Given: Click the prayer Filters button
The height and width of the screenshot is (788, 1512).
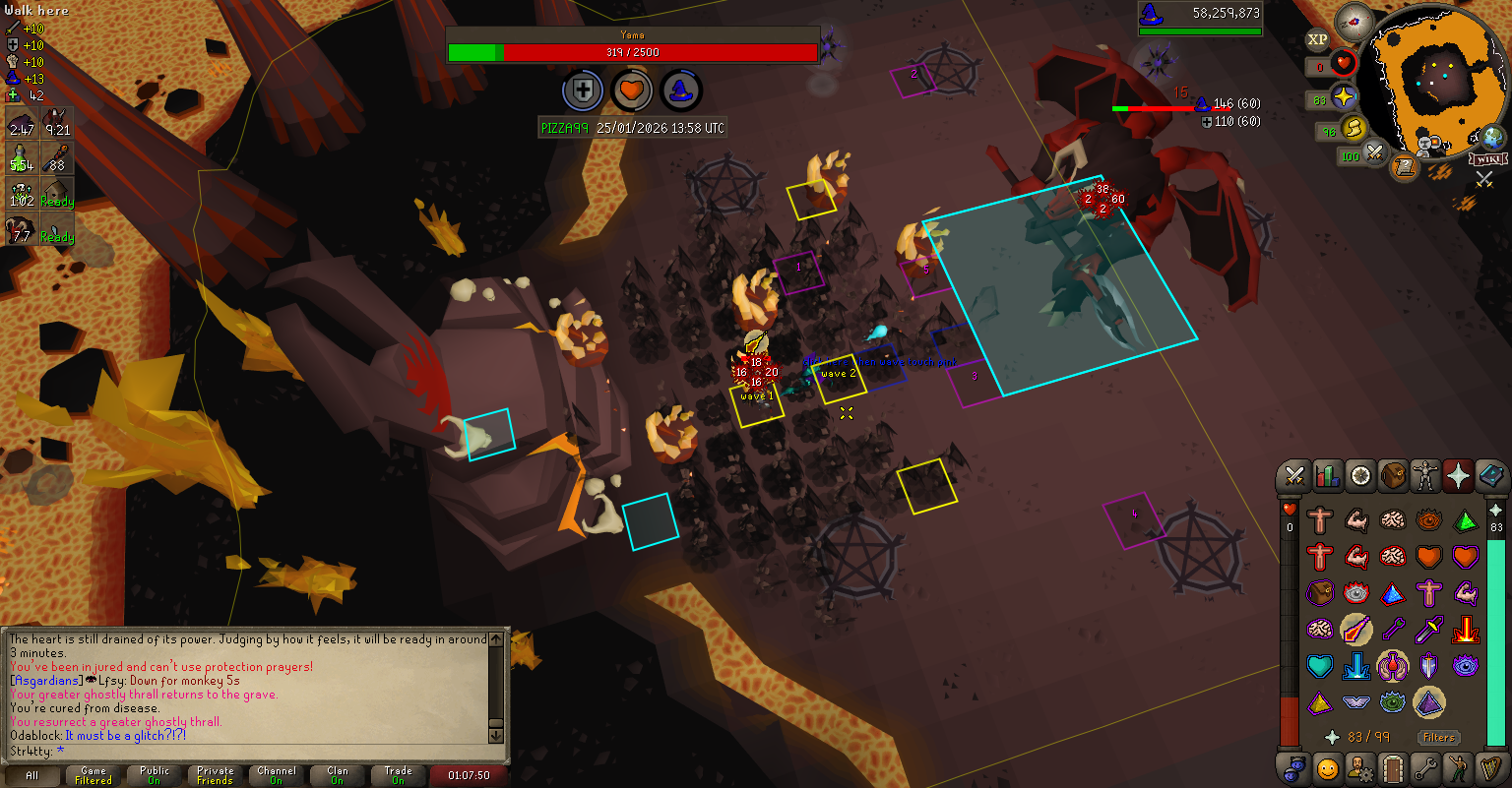Looking at the screenshot, I should pos(1438,737).
